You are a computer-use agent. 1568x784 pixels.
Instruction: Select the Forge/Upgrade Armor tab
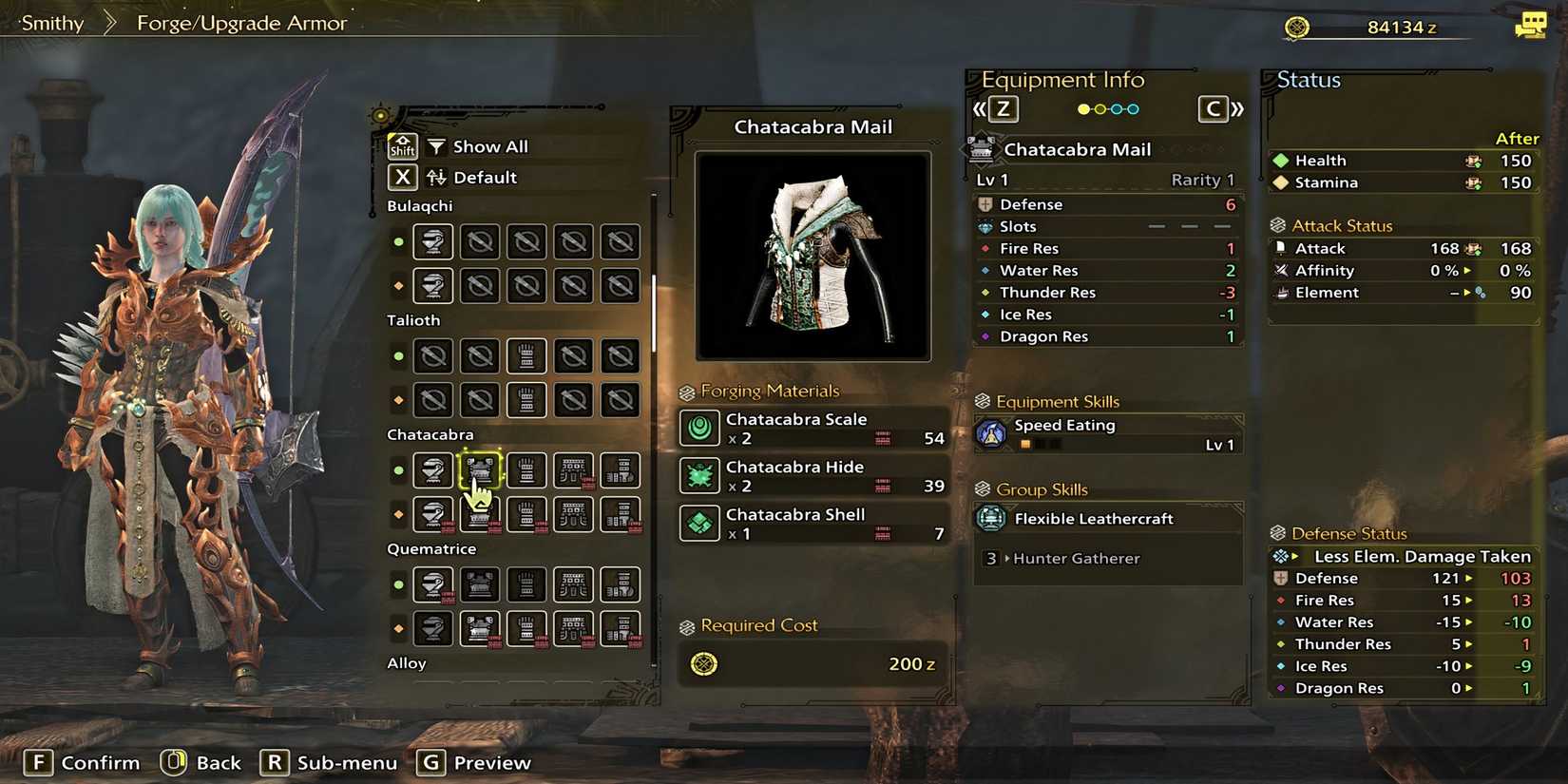[240, 22]
